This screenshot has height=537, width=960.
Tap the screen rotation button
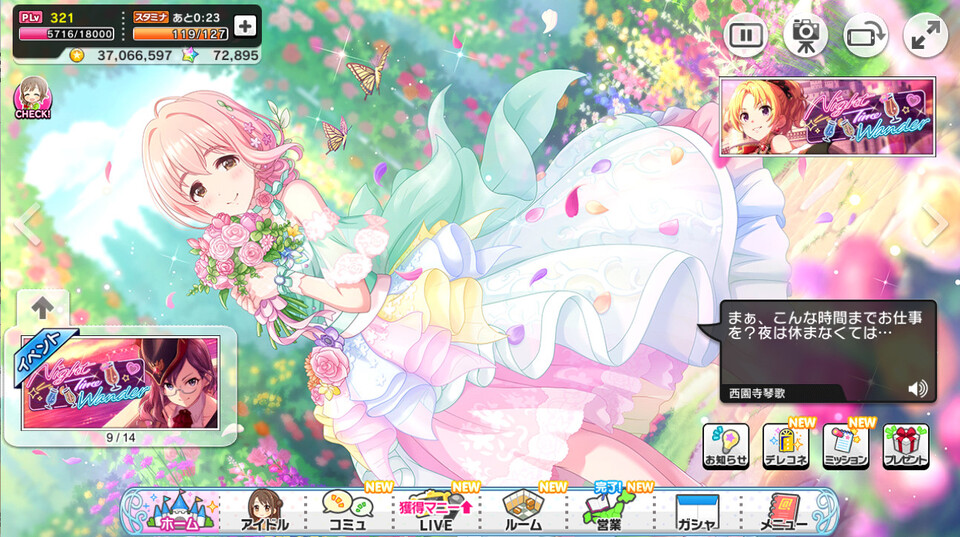pos(865,36)
